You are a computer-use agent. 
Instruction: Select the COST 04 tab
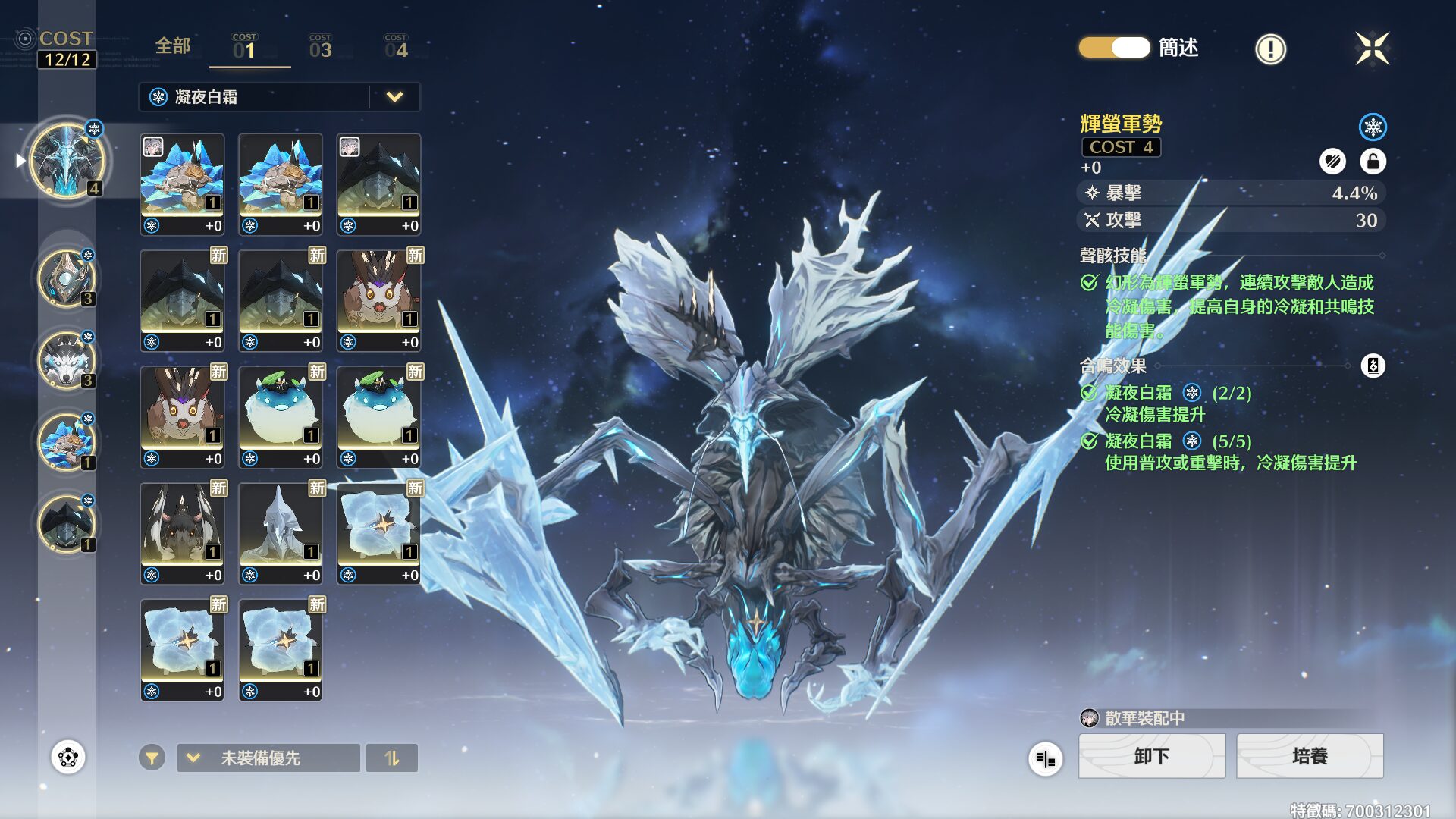coord(396,47)
